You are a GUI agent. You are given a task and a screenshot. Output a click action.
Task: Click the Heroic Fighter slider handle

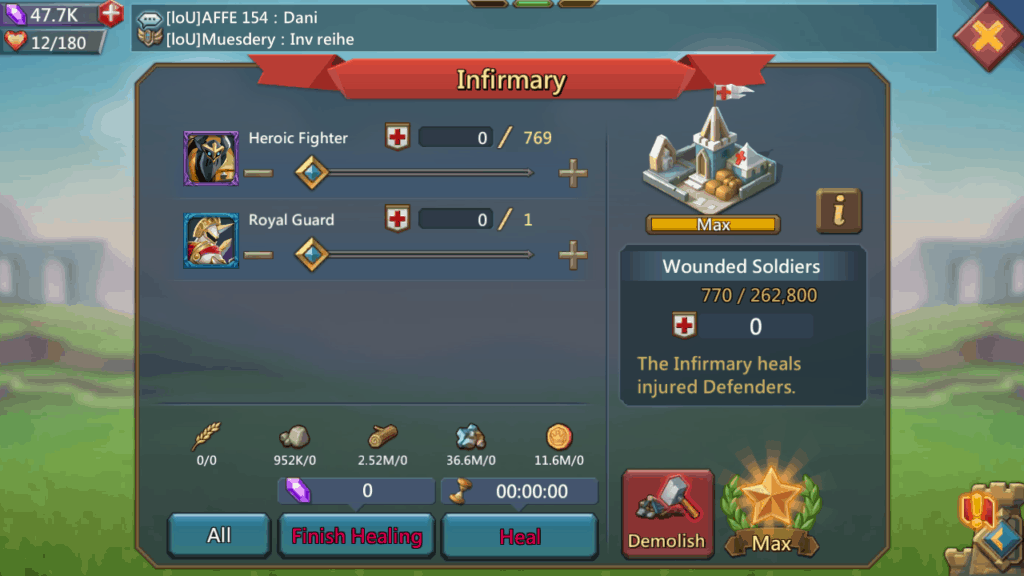coord(313,173)
